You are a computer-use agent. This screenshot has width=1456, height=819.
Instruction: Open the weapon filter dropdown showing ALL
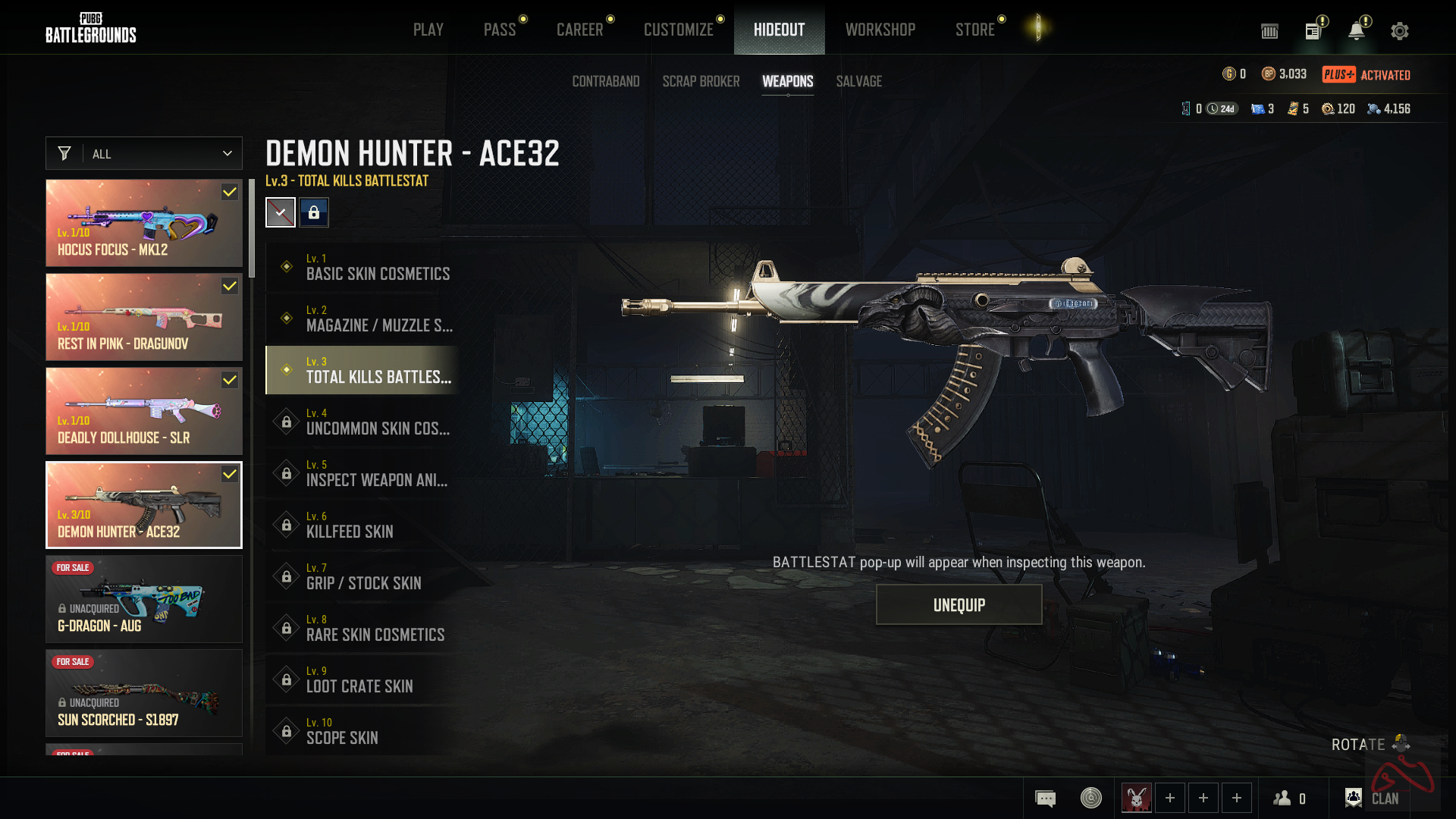coord(144,153)
